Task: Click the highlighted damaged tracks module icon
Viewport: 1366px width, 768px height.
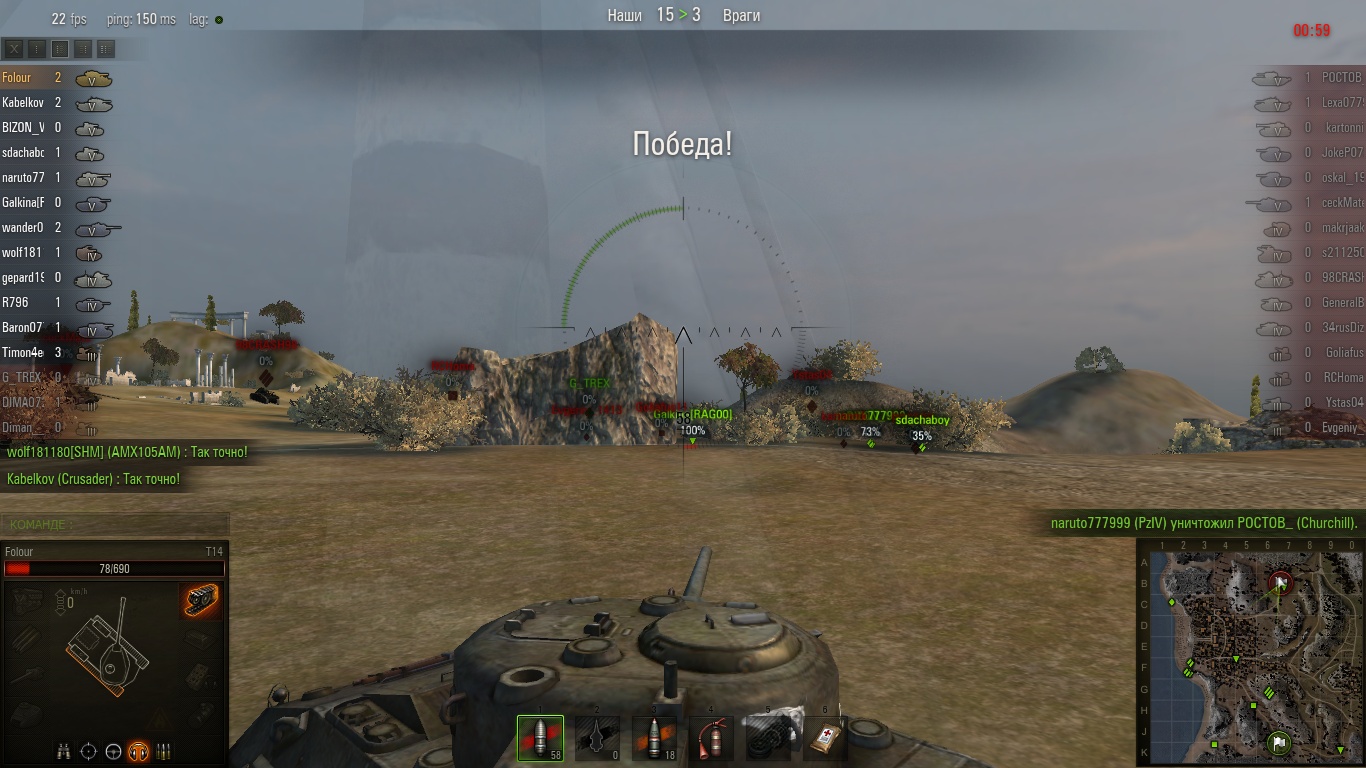Action: click(202, 600)
